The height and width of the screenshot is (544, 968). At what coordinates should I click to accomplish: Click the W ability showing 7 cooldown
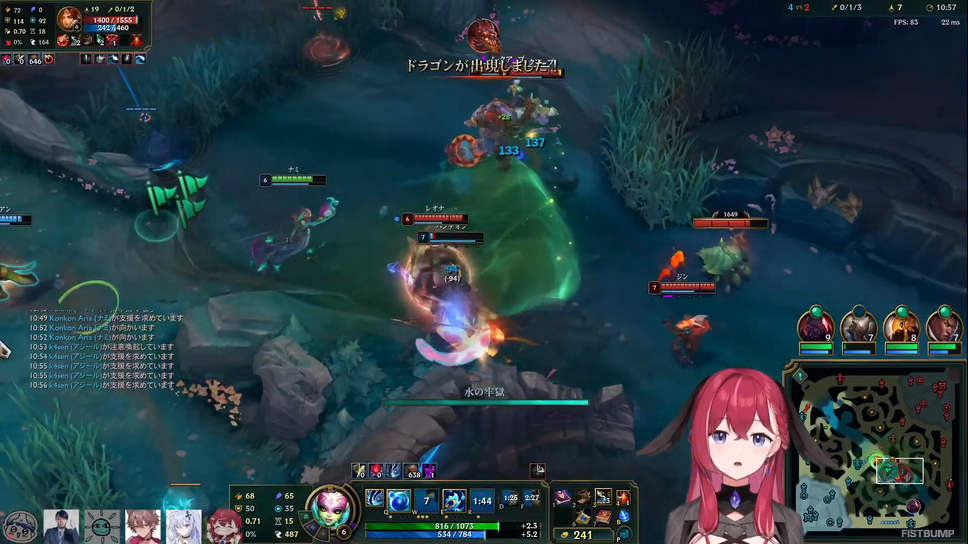427,499
